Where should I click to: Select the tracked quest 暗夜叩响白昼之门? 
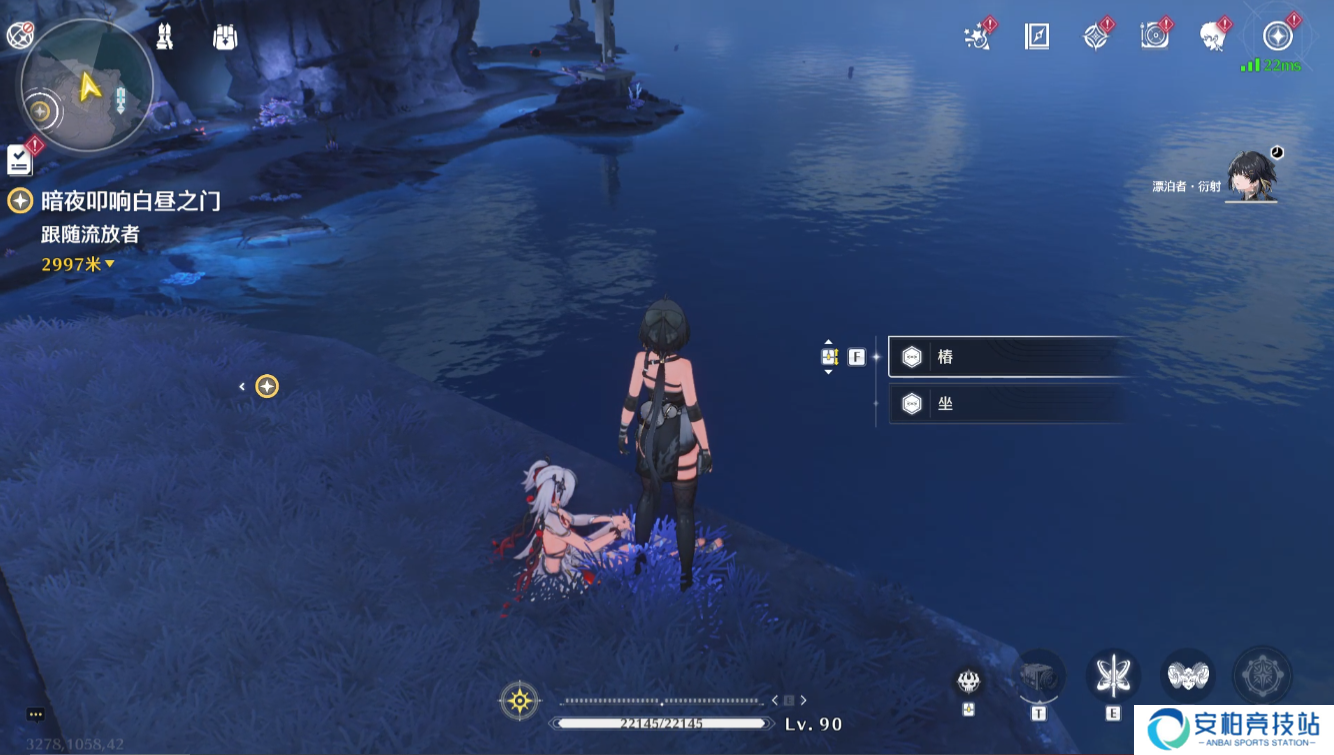pyautogui.click(x=130, y=201)
